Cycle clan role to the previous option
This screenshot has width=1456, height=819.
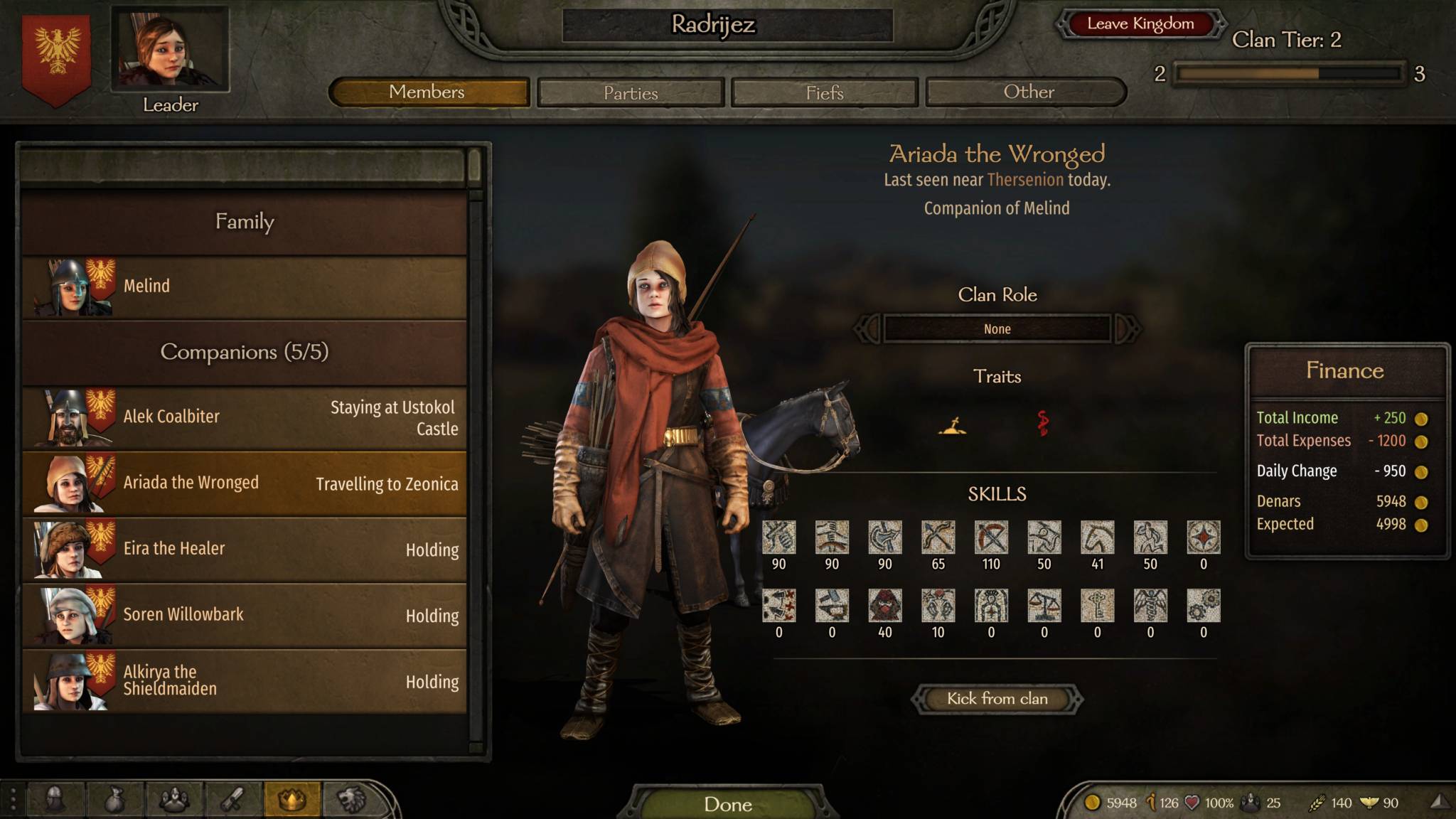click(x=867, y=329)
